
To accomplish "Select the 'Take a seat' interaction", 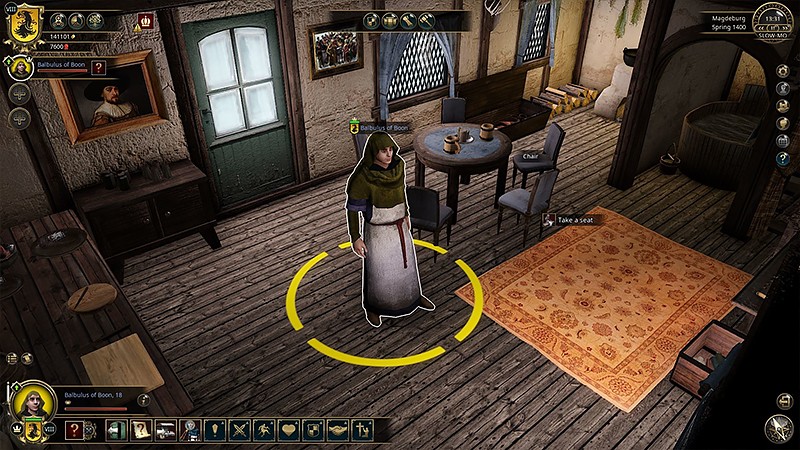I will [578, 220].
